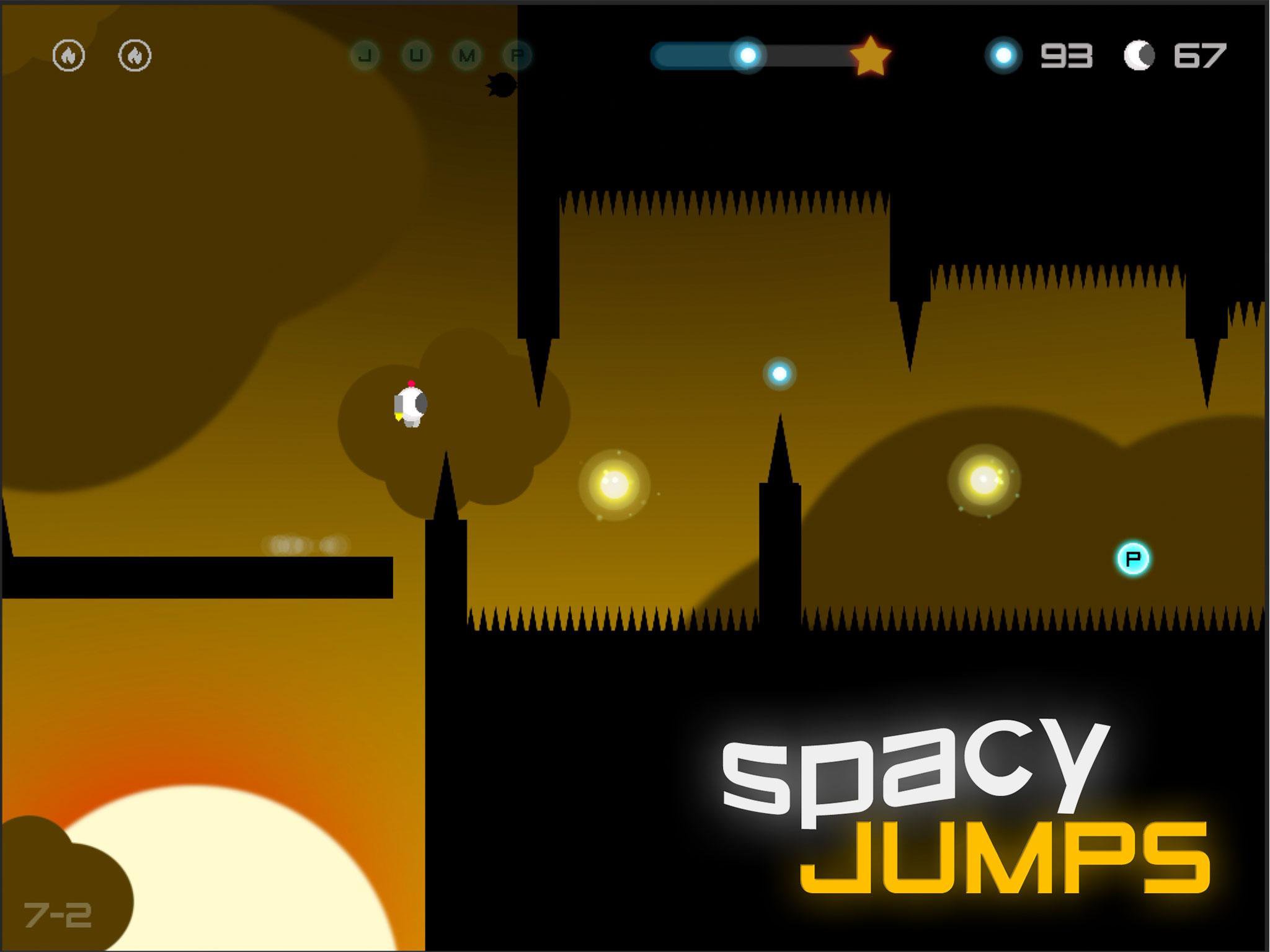Click the glowing orb indicator on the bar

pos(748,56)
